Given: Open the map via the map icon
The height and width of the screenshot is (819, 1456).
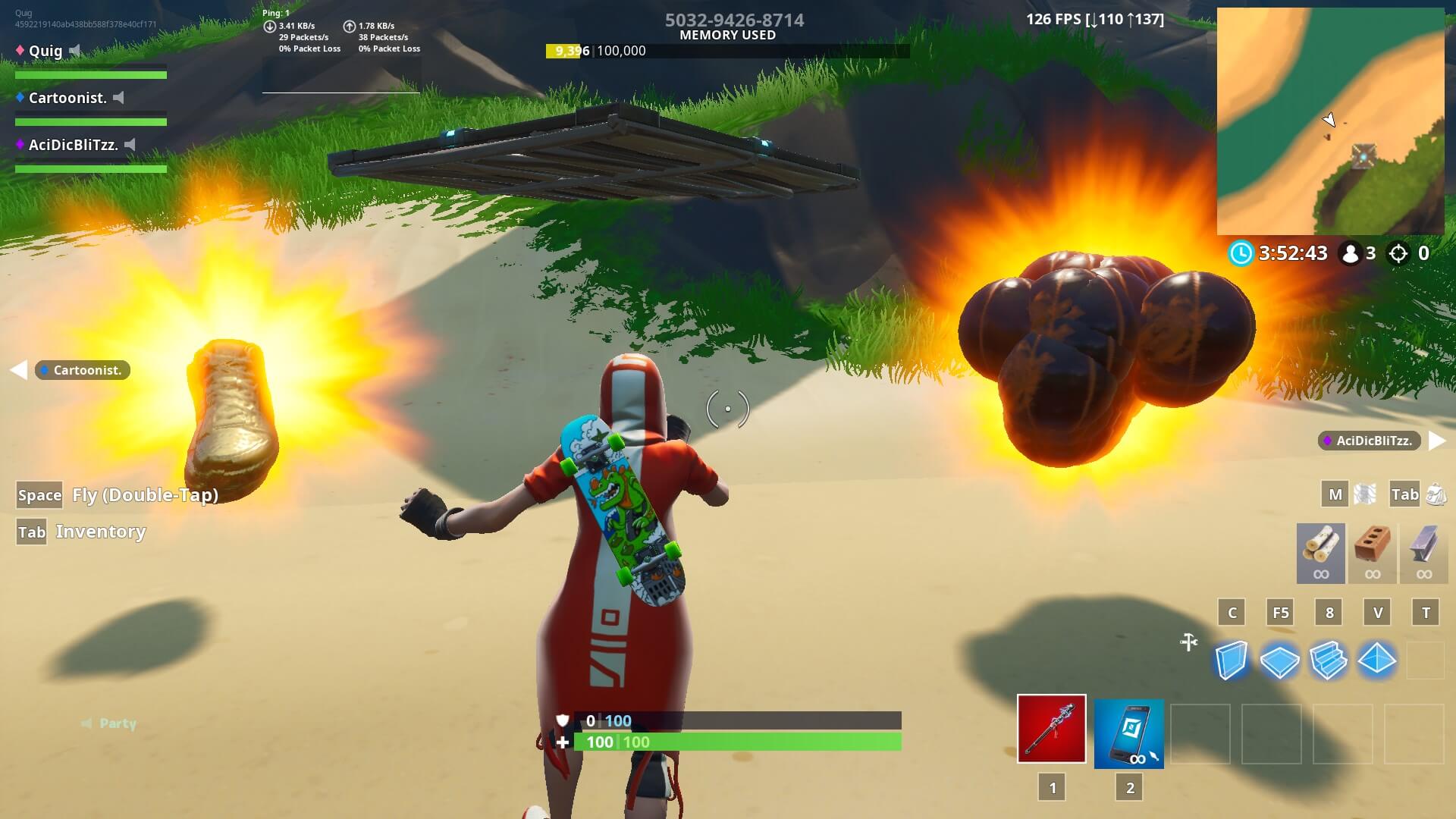Looking at the screenshot, I should click(1365, 494).
